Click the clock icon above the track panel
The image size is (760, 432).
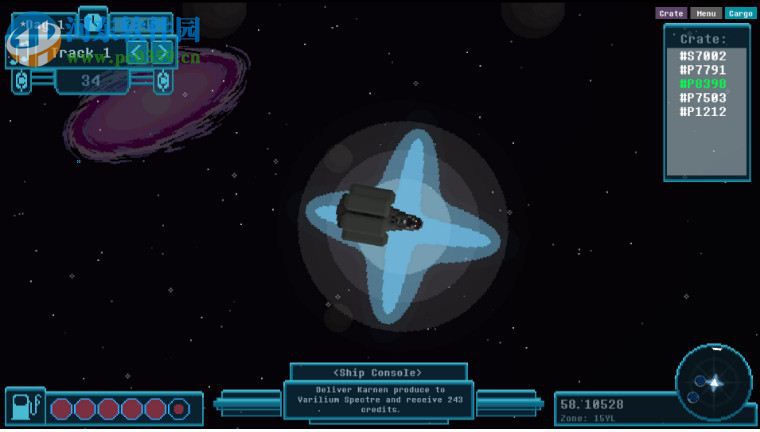coord(93,21)
